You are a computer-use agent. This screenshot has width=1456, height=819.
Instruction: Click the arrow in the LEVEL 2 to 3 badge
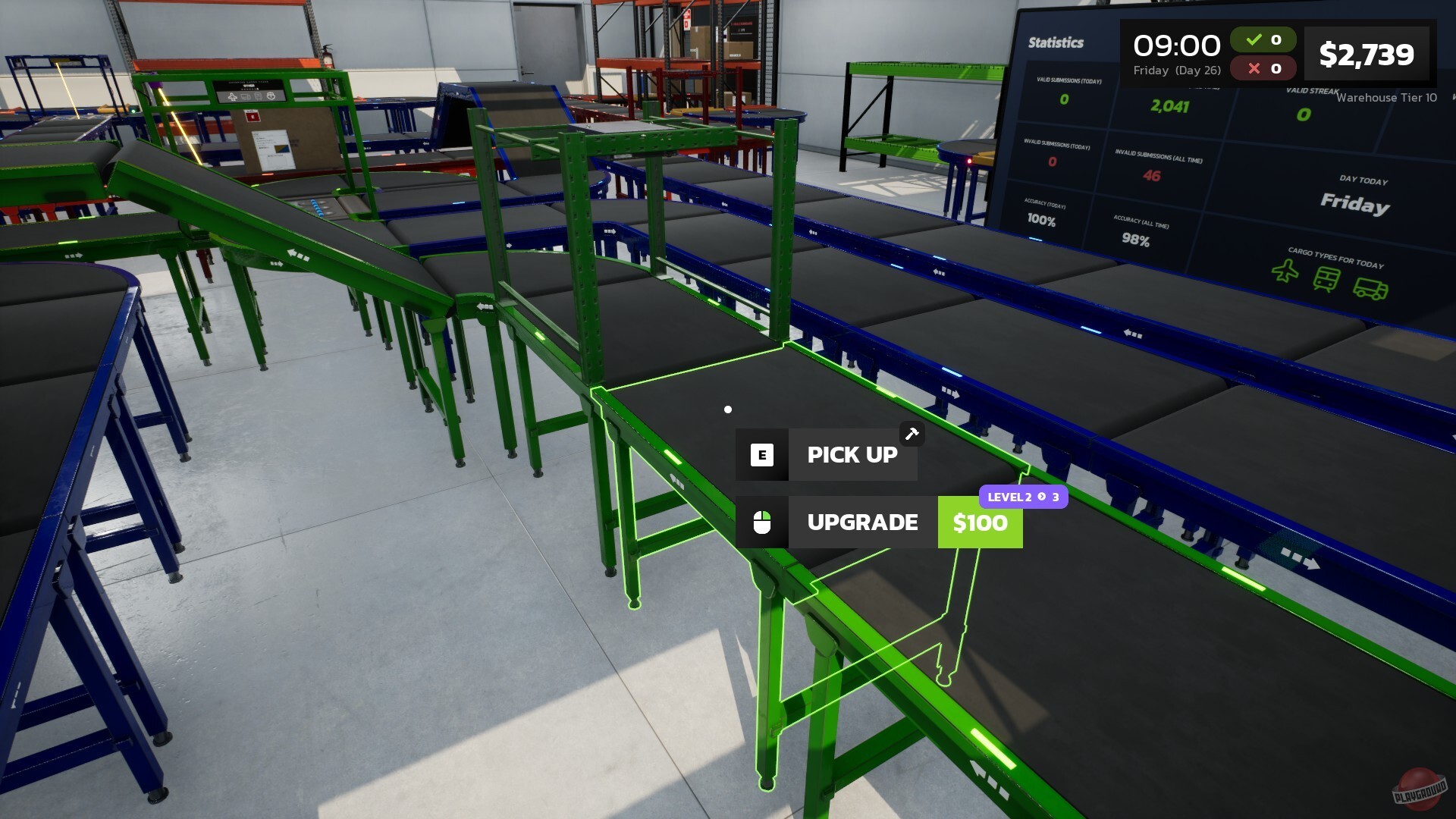[1040, 497]
